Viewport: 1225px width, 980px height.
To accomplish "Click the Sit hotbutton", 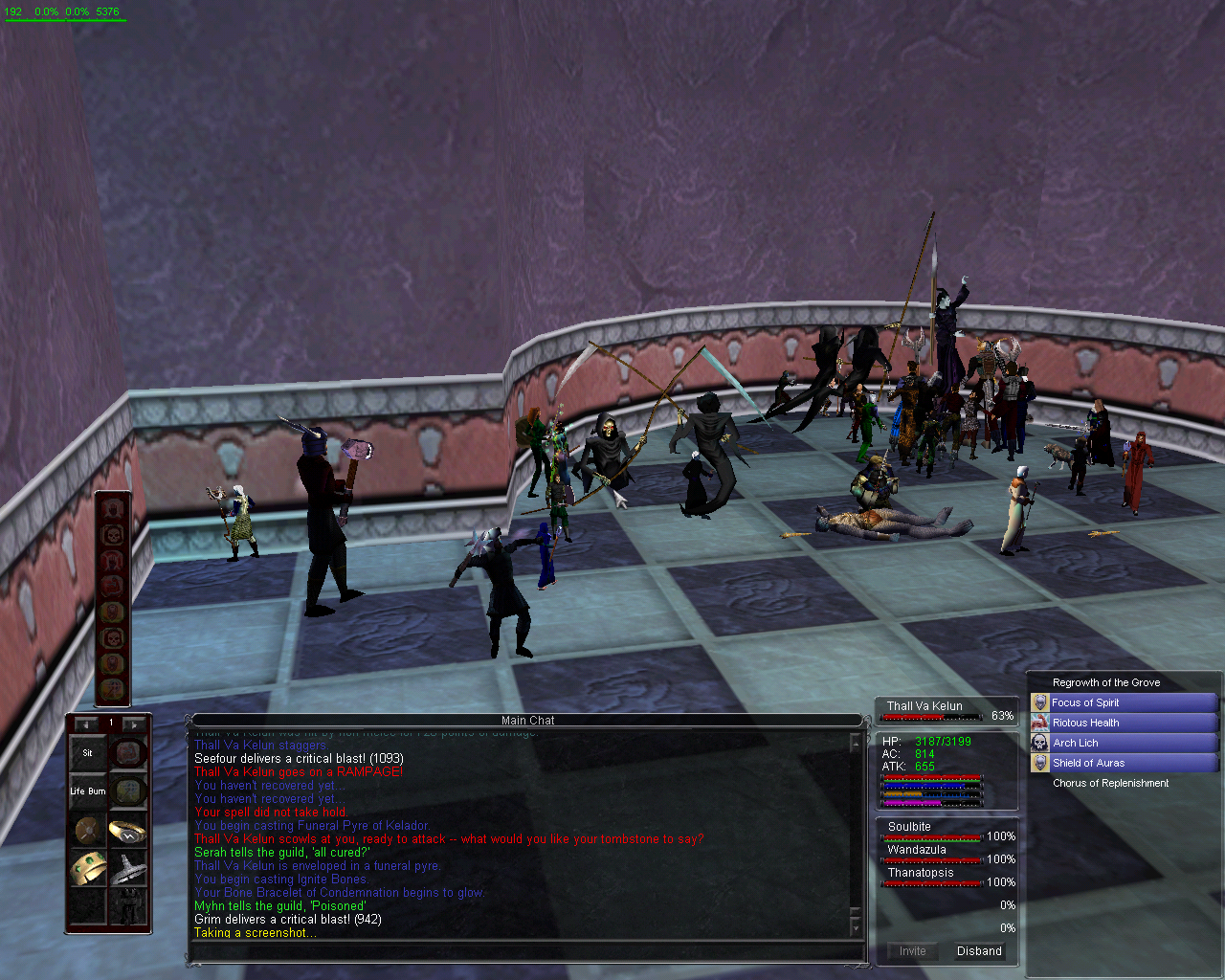I will [87, 753].
